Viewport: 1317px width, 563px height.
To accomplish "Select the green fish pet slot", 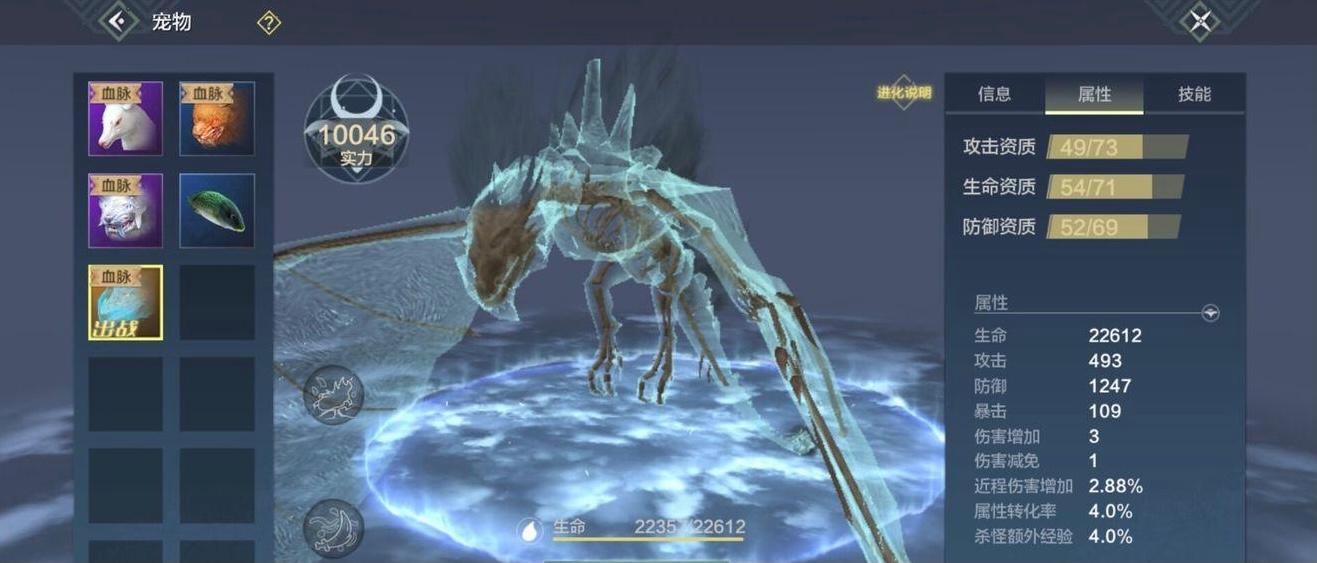I will [x=217, y=211].
